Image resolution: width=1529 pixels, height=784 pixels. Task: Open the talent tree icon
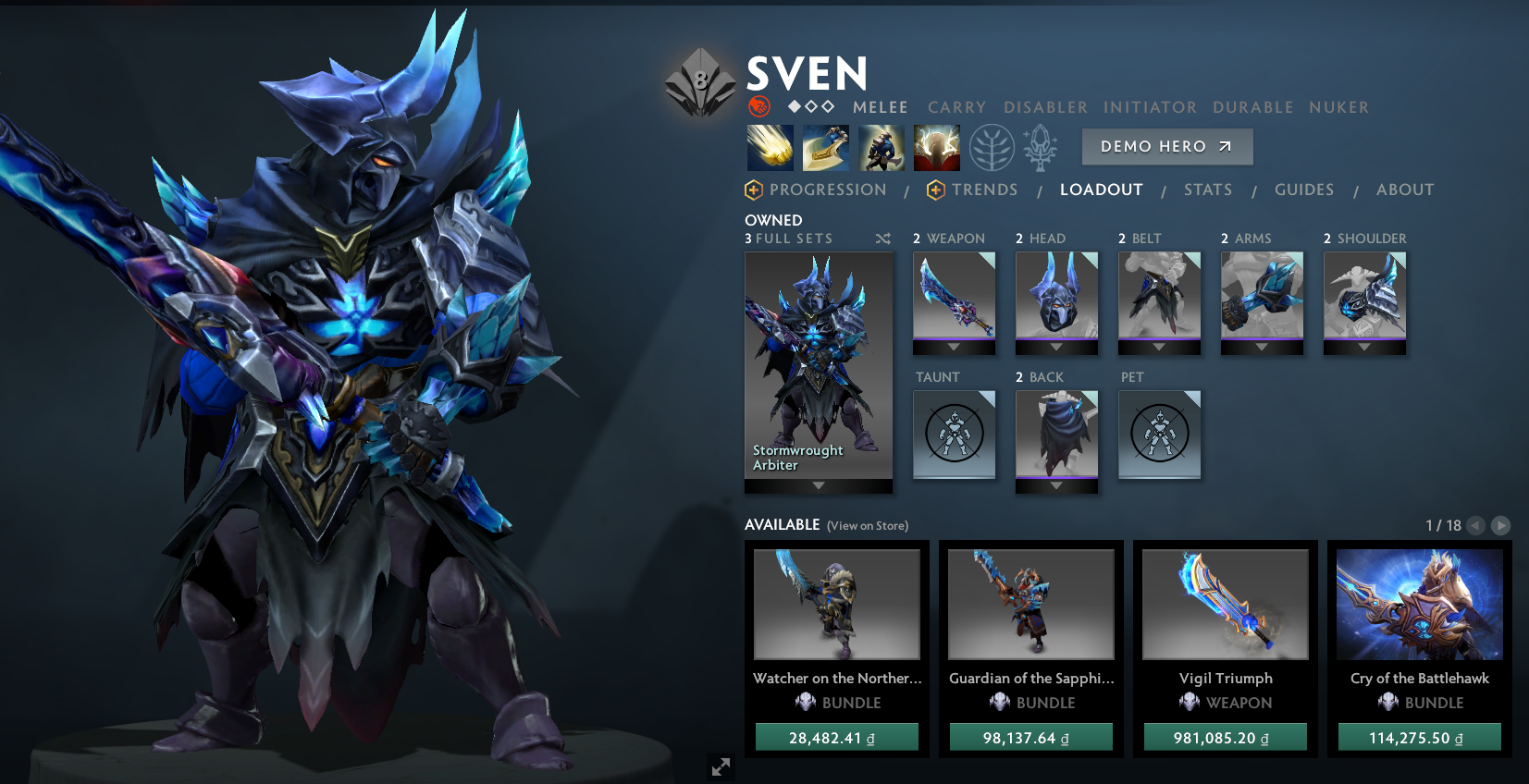point(993,148)
